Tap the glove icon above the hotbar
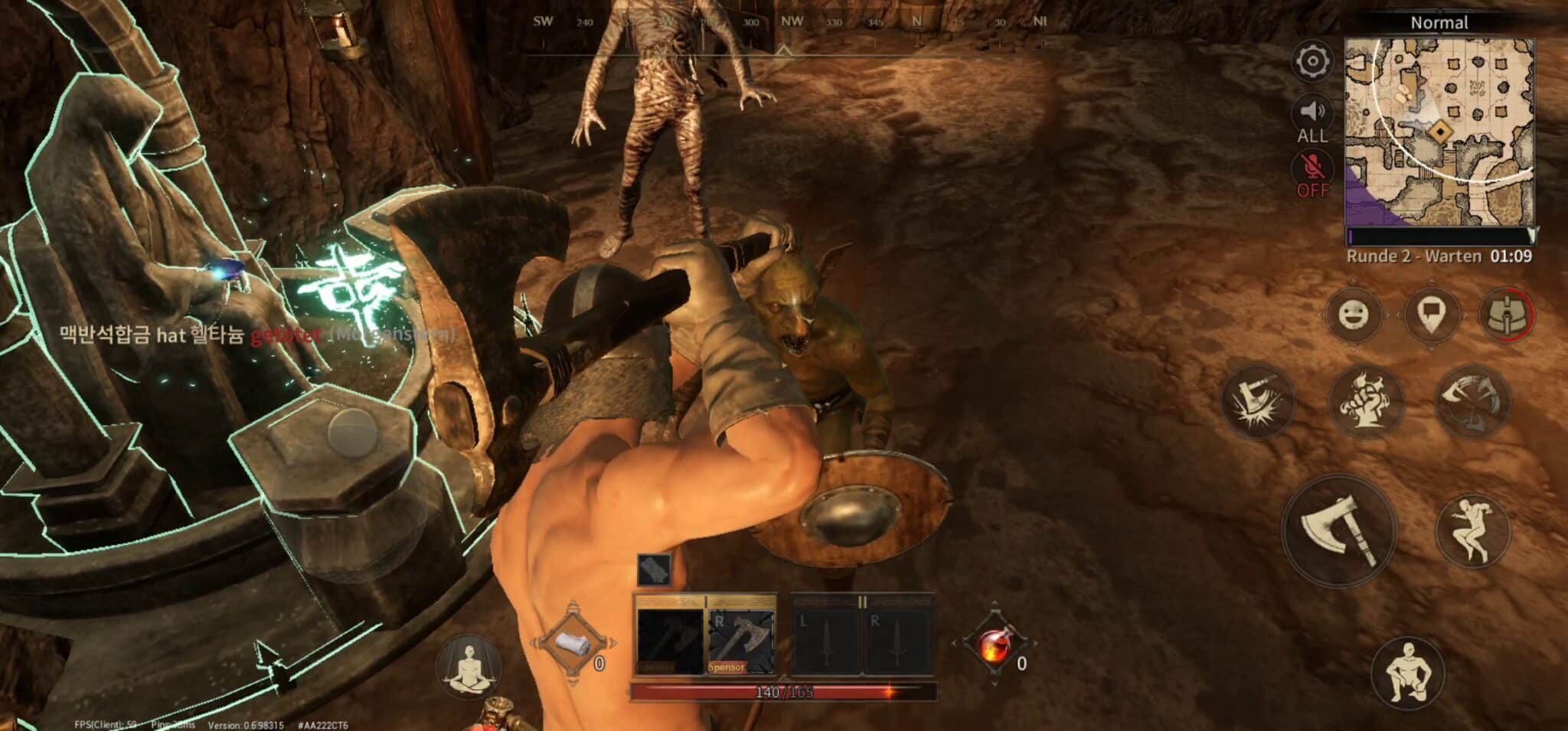The height and width of the screenshot is (731, 1568). click(654, 569)
